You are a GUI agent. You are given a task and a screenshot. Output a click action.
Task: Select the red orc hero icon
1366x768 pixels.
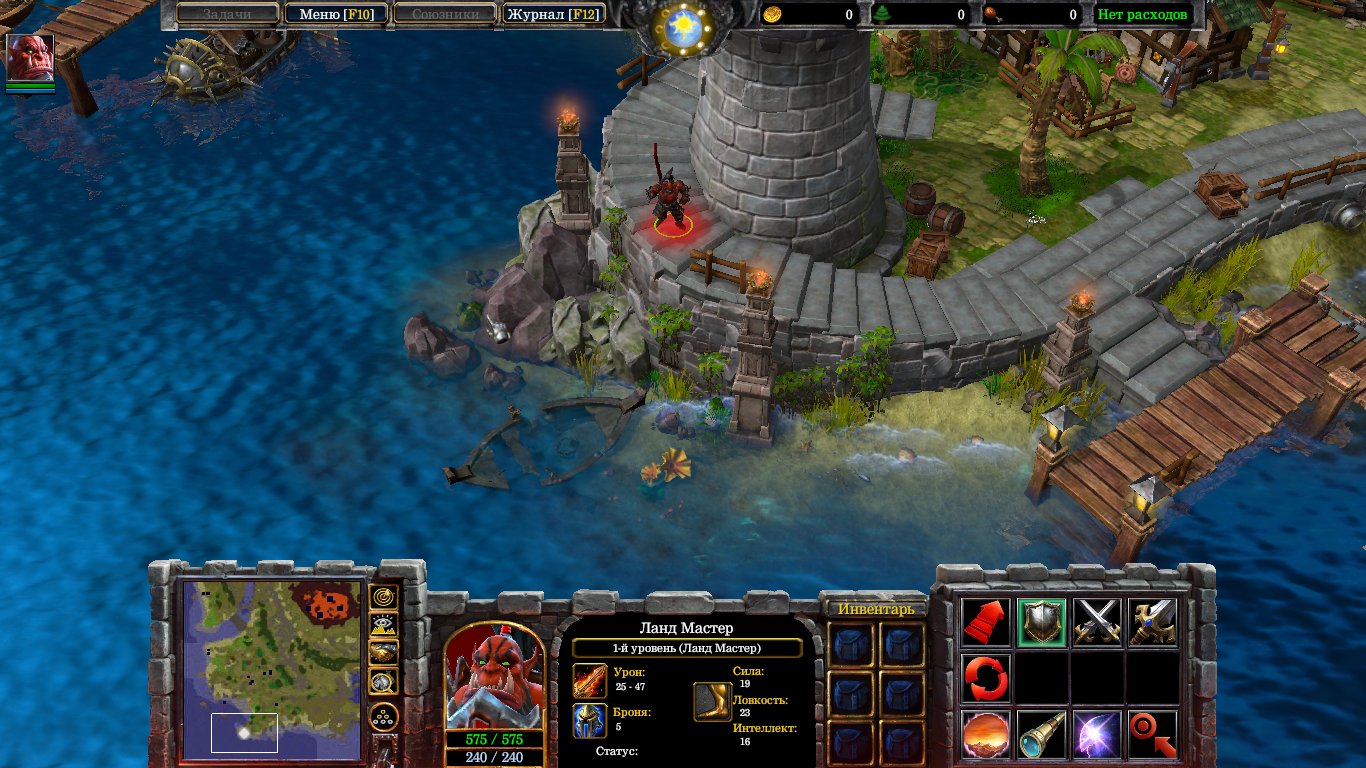coord(30,57)
